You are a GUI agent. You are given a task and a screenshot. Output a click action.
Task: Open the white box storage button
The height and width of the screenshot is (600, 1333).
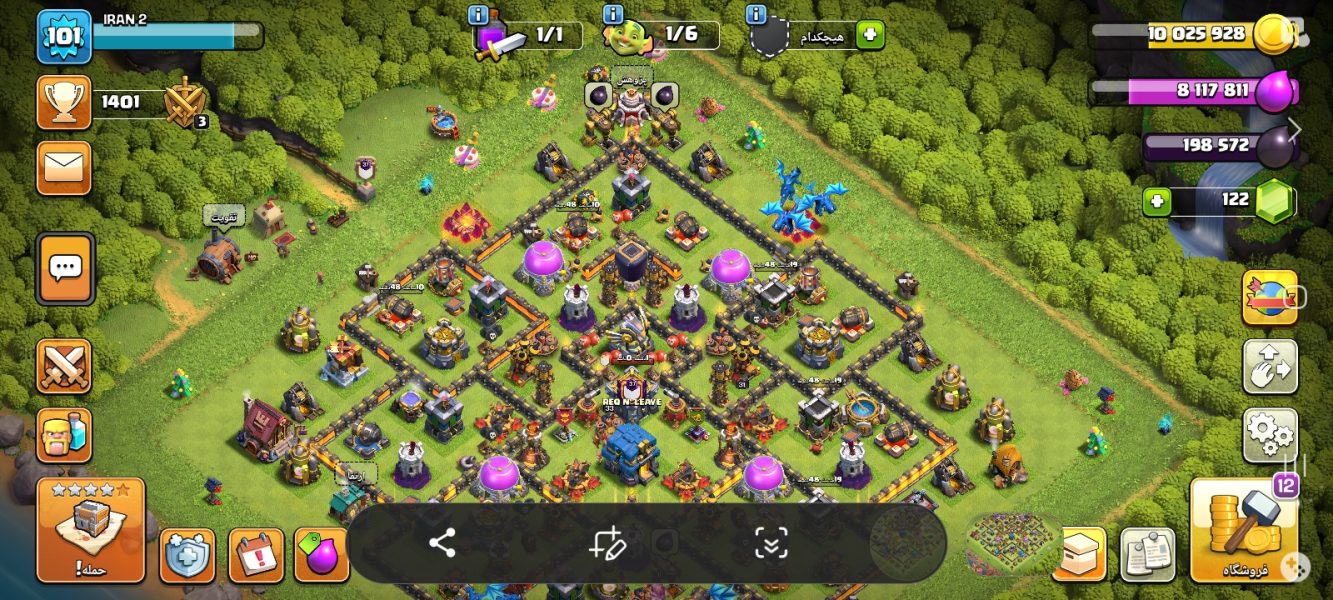coord(1079,554)
